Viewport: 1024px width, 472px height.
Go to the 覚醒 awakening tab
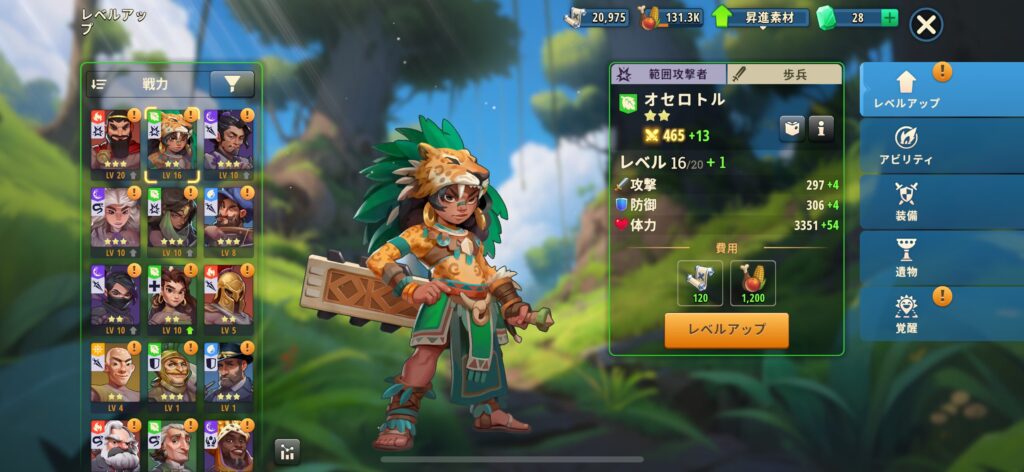[906, 313]
